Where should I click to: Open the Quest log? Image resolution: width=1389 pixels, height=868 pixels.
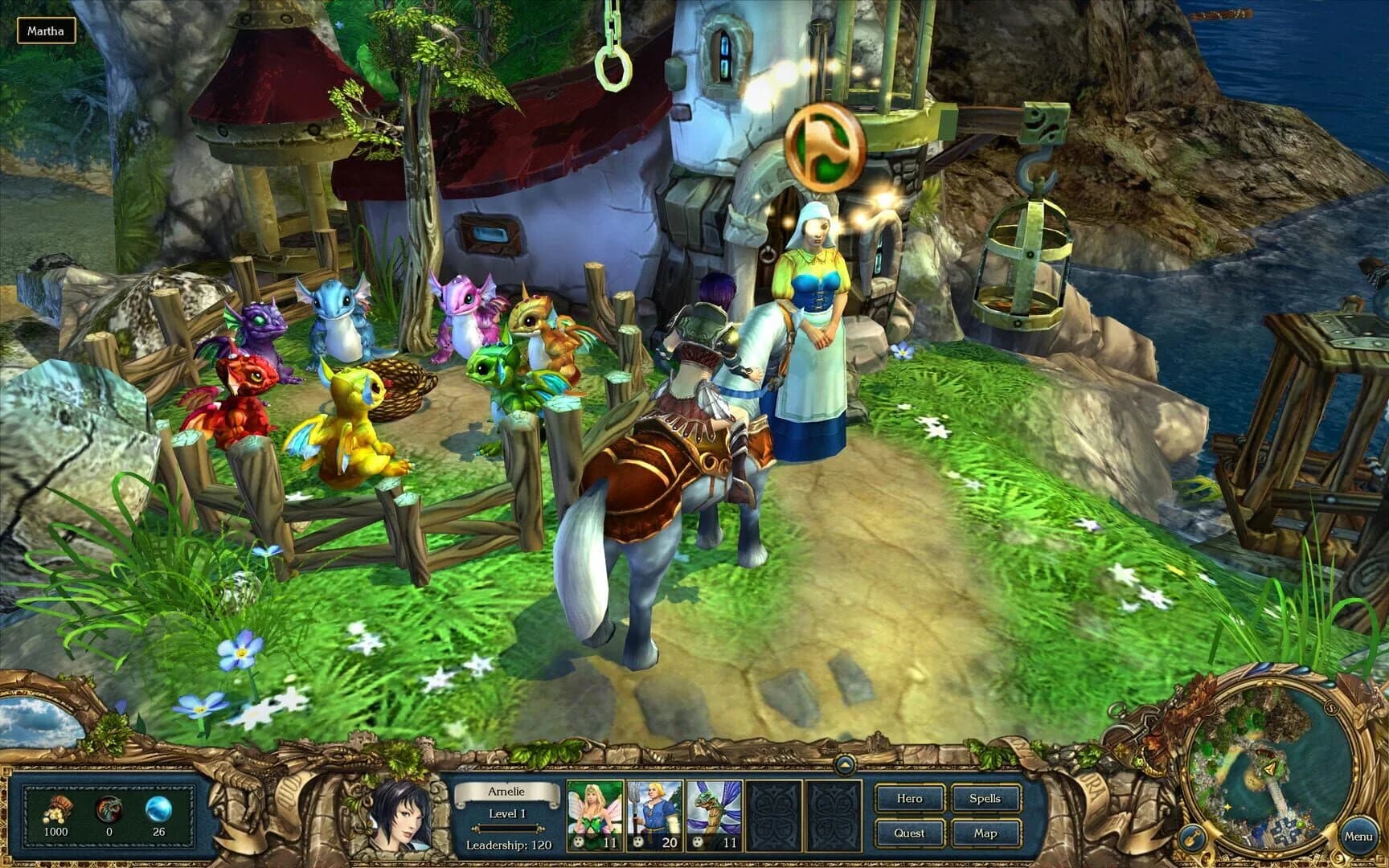909,833
